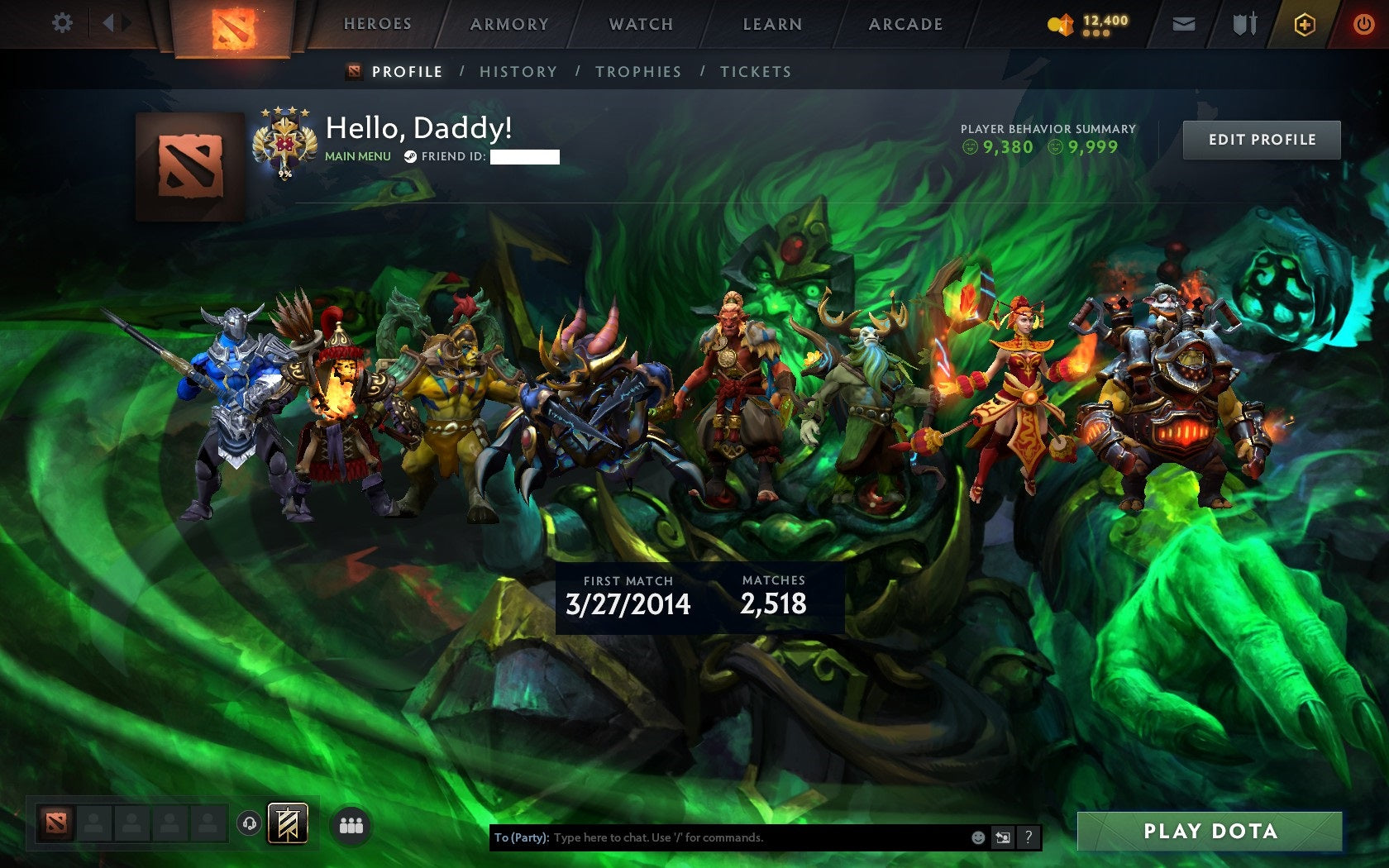
Task: Open the Steam icon beside Friend ID
Action: tap(409, 155)
